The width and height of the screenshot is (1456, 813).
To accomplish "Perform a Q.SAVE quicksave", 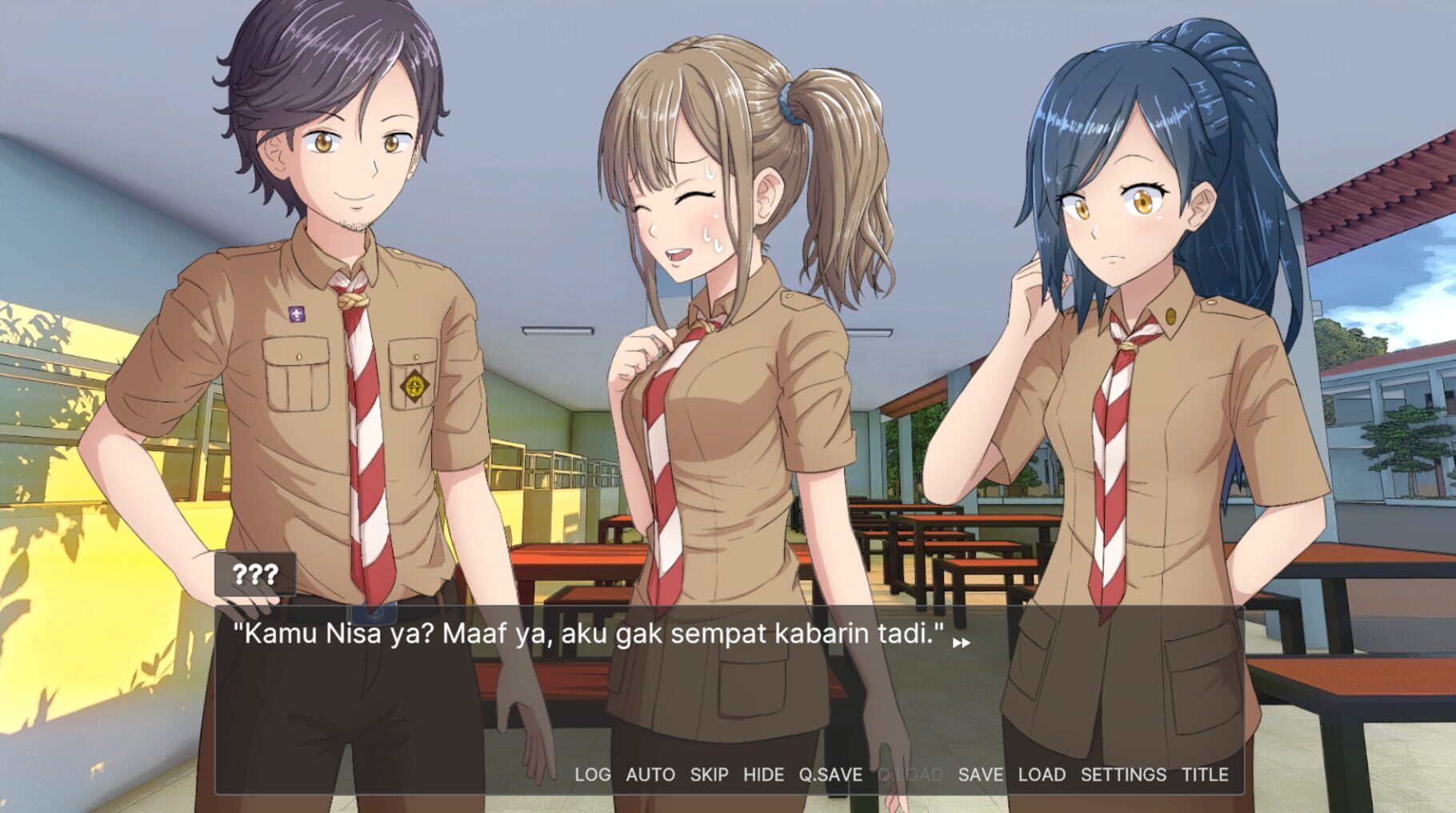I will 832,775.
